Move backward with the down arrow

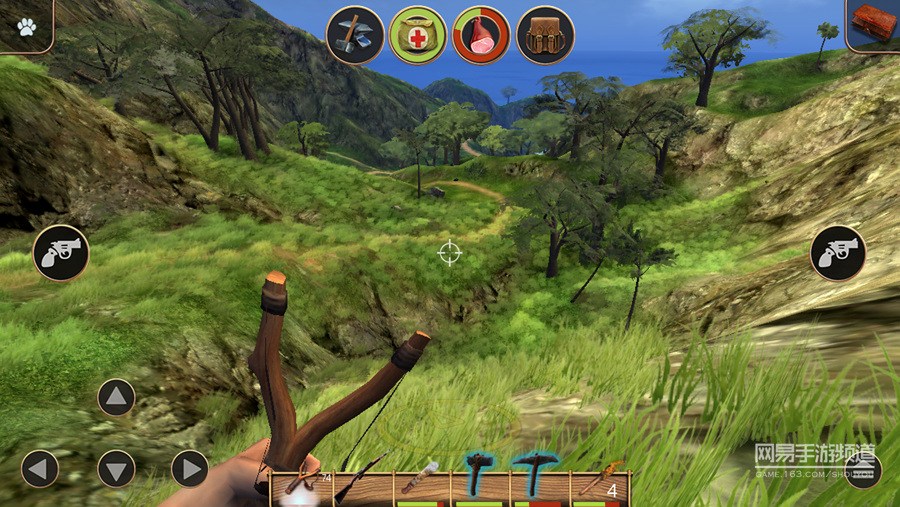click(x=116, y=468)
